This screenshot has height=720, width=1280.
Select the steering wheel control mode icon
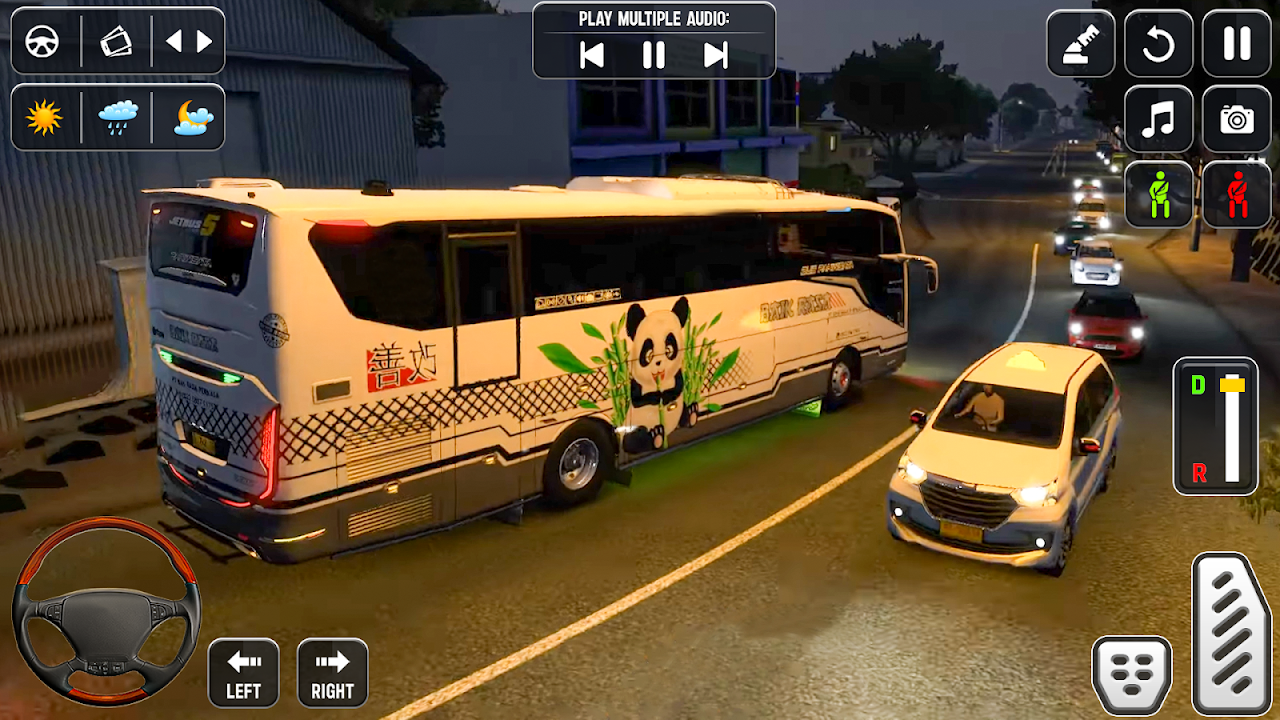43,41
